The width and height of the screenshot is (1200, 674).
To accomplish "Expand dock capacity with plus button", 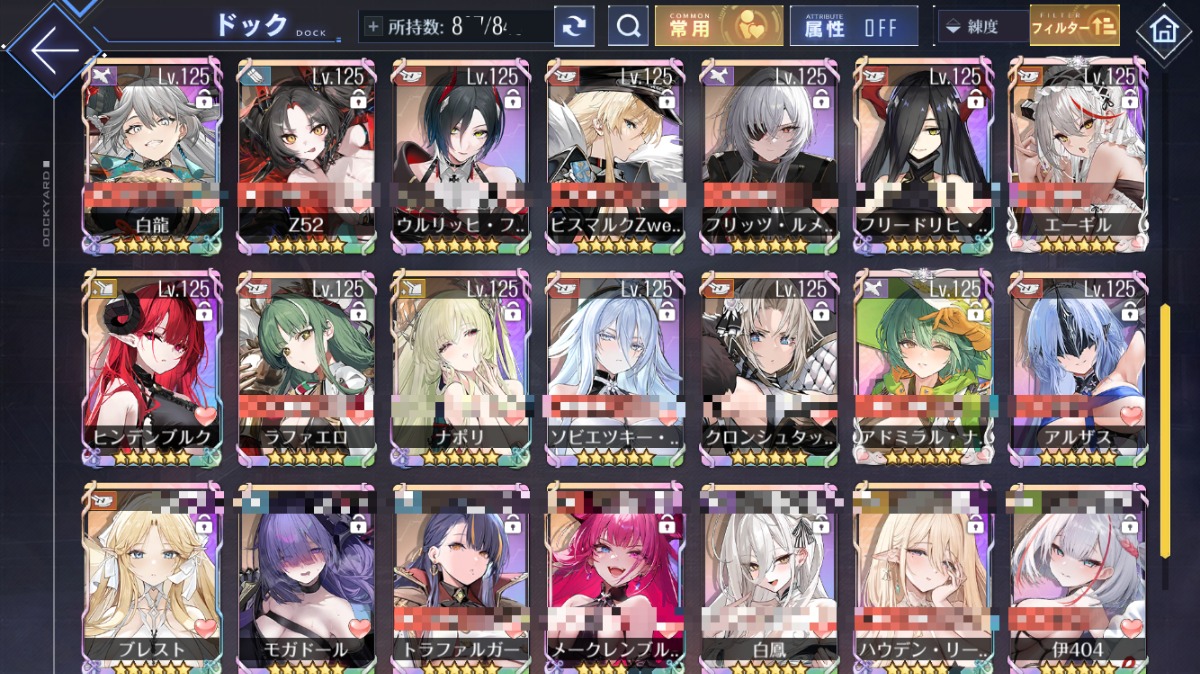I will click(x=373, y=27).
